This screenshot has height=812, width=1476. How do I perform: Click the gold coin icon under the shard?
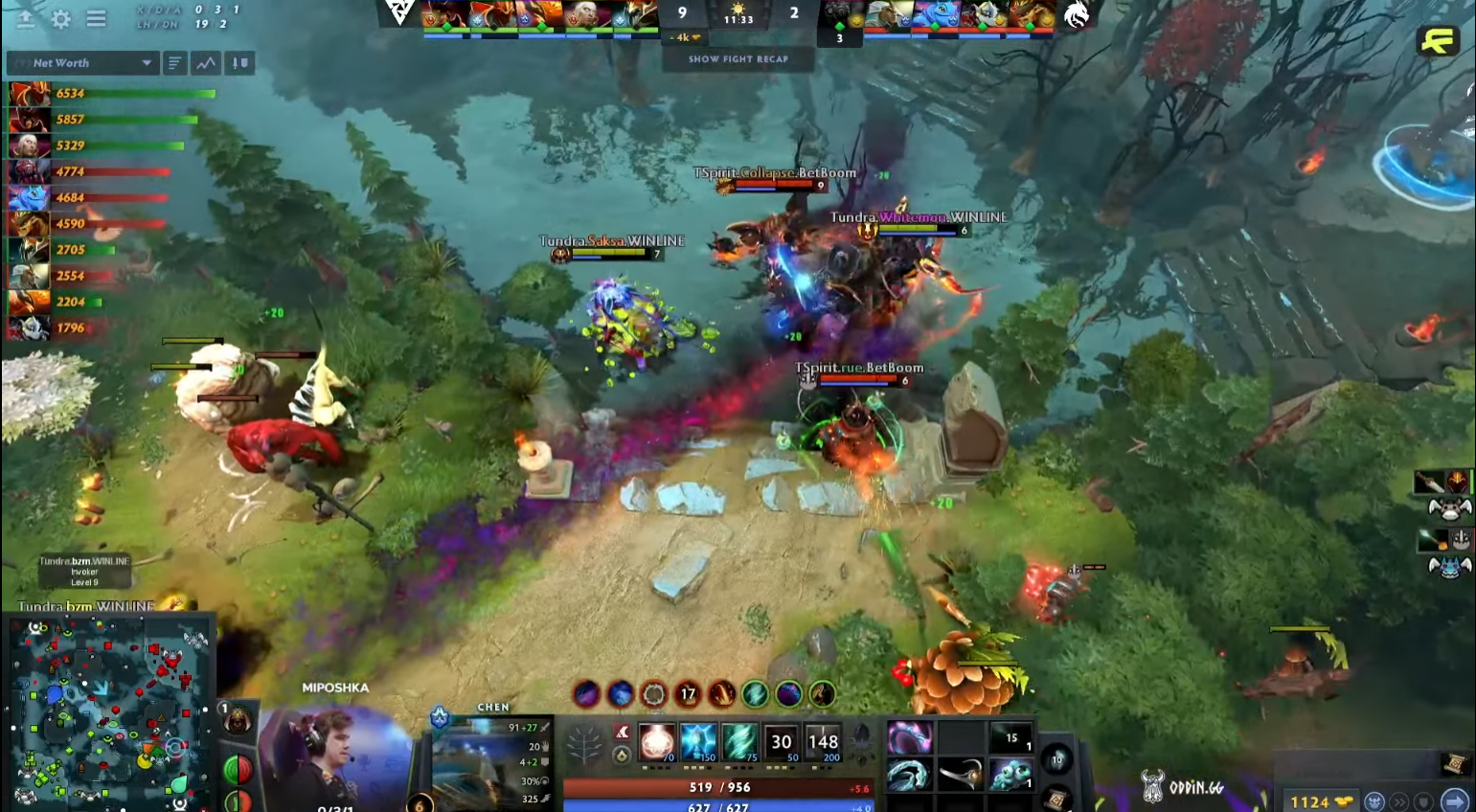pyautogui.click(x=621, y=756)
